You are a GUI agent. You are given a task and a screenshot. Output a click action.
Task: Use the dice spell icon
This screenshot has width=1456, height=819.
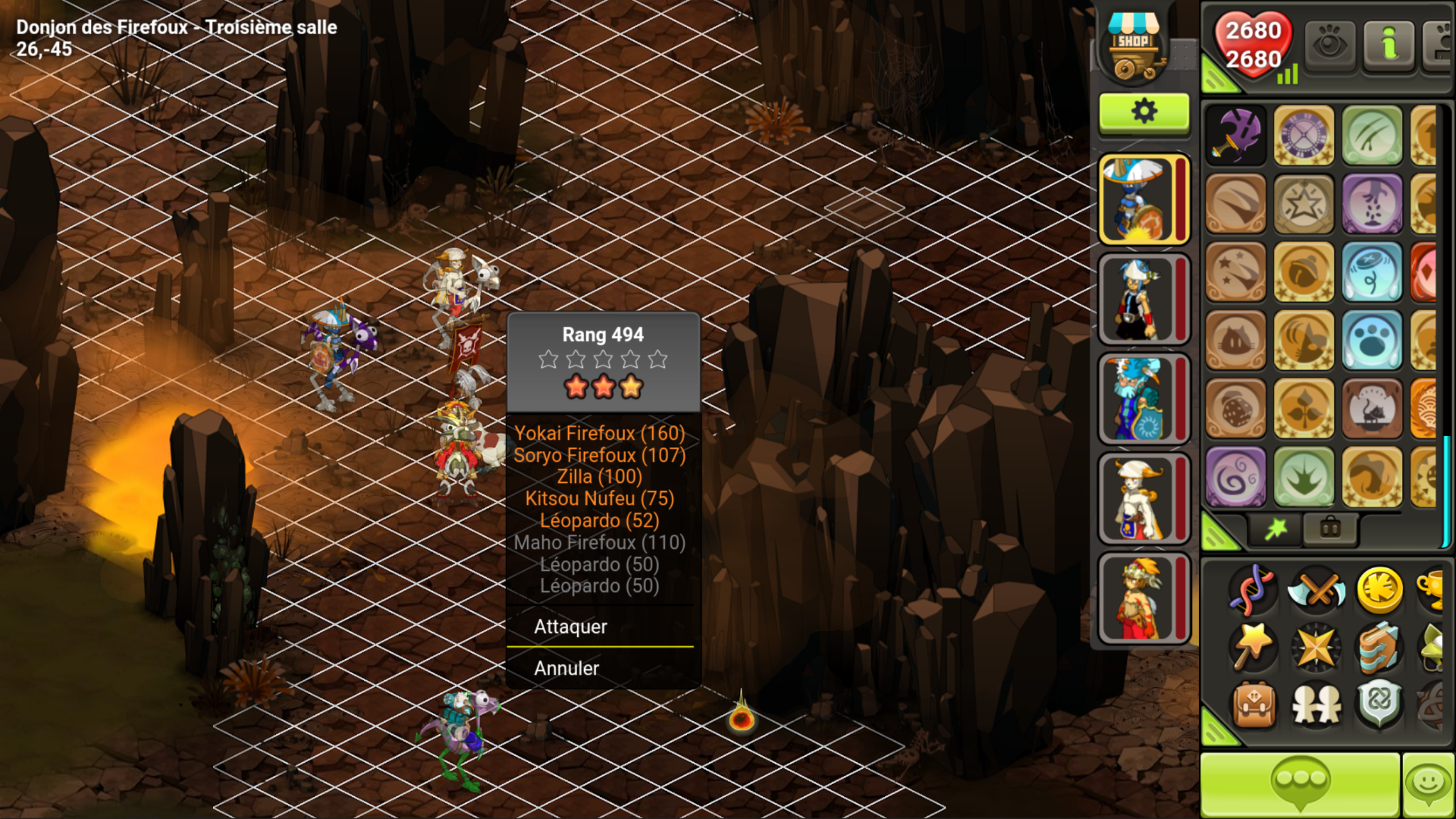tap(1236, 408)
